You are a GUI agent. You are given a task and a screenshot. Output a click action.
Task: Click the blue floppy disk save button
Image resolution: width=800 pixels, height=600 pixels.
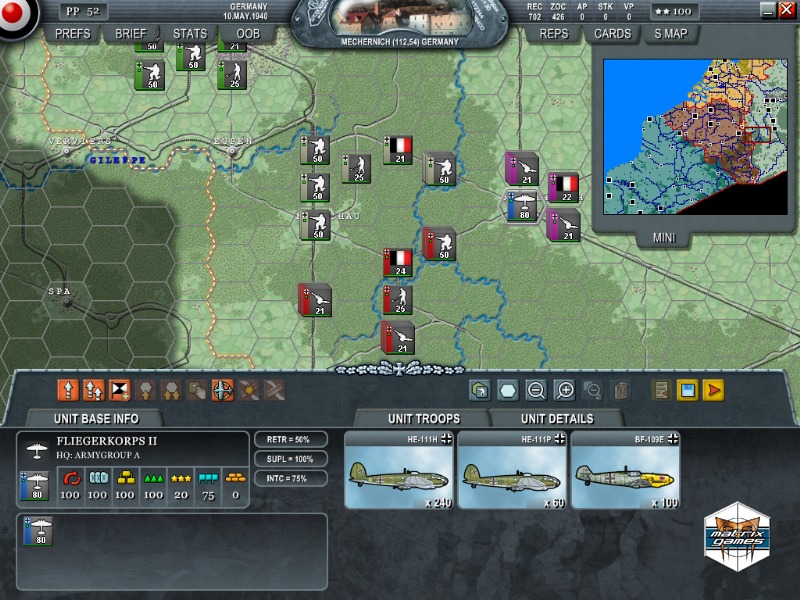click(688, 391)
